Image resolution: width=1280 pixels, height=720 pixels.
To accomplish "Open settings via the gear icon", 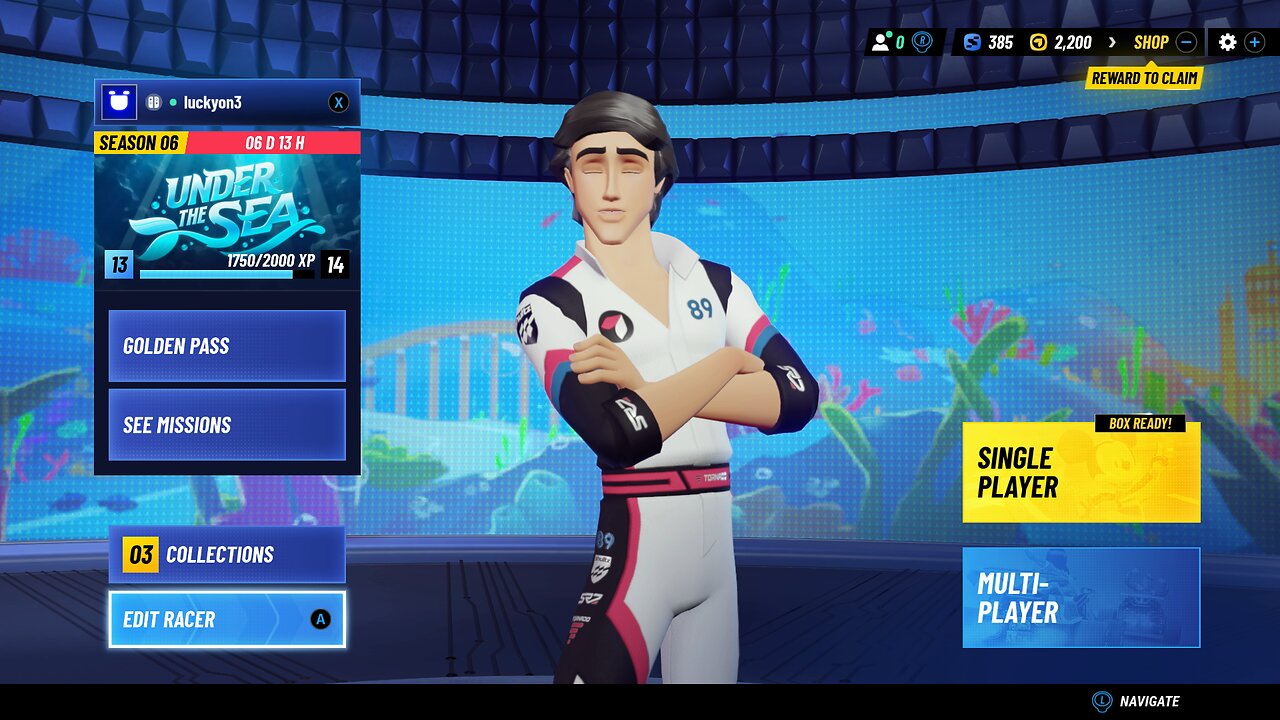I will pyautogui.click(x=1227, y=42).
